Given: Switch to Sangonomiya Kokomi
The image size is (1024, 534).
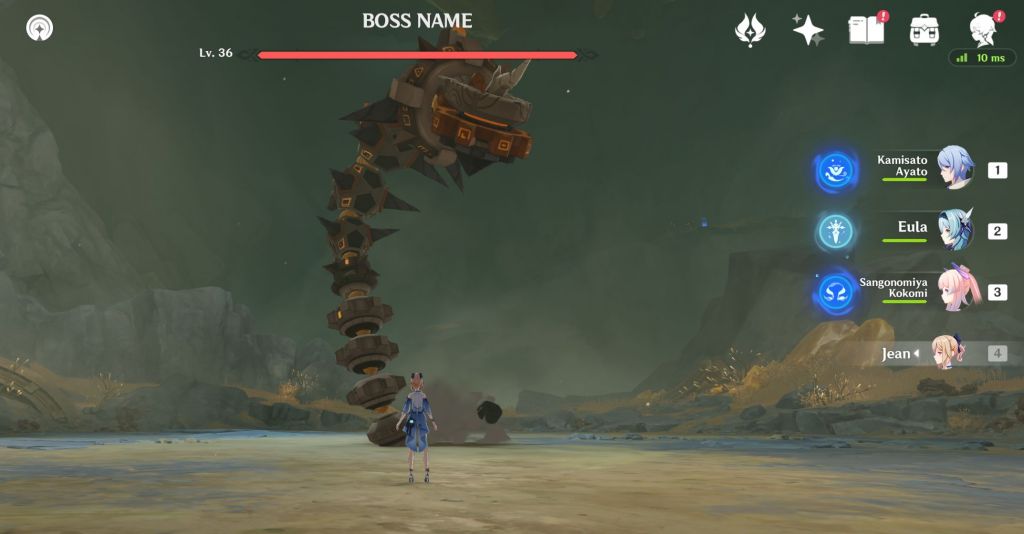Looking at the screenshot, I should pos(955,291).
